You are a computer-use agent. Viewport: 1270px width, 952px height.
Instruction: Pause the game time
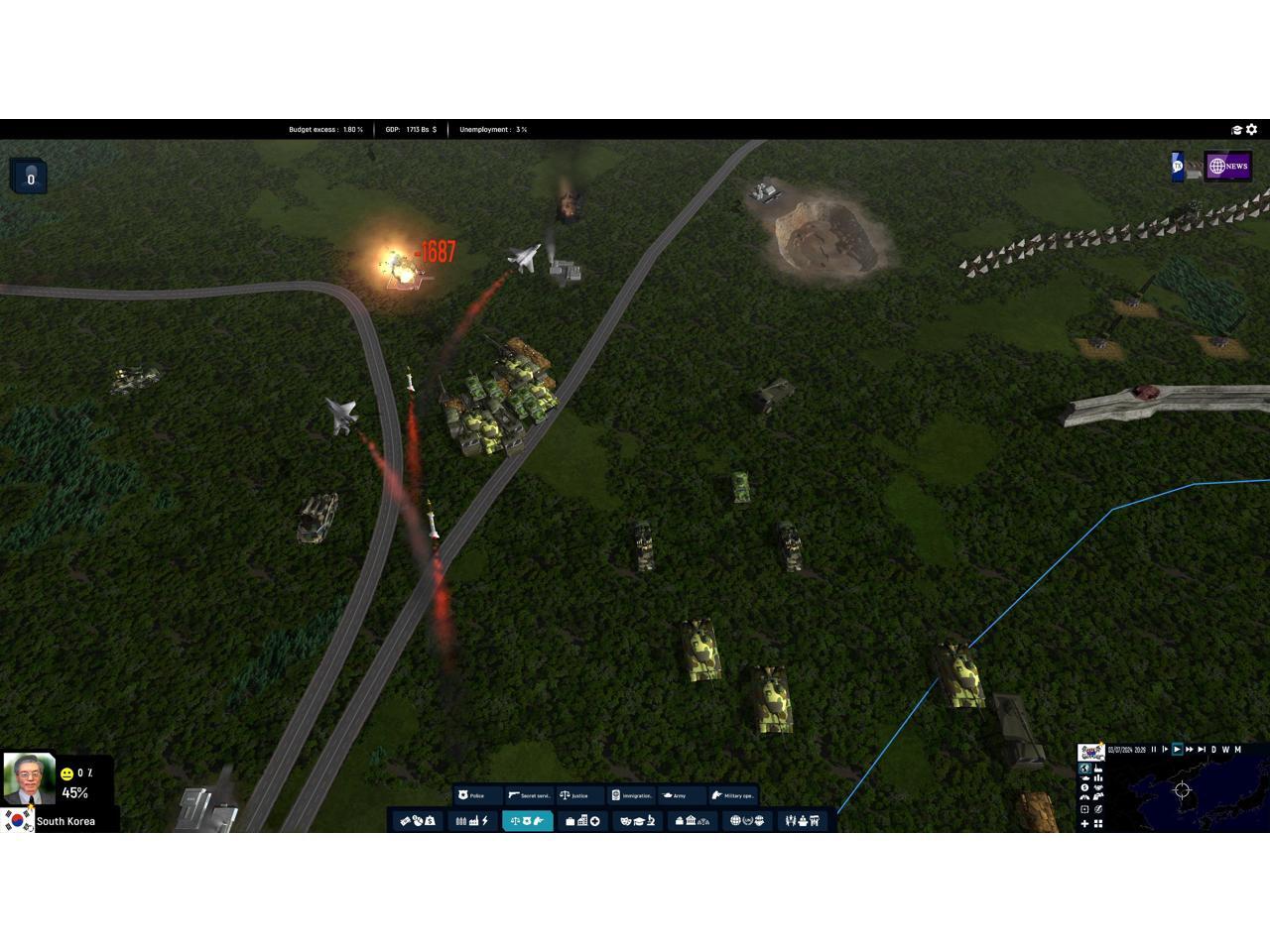pyautogui.click(x=1154, y=750)
